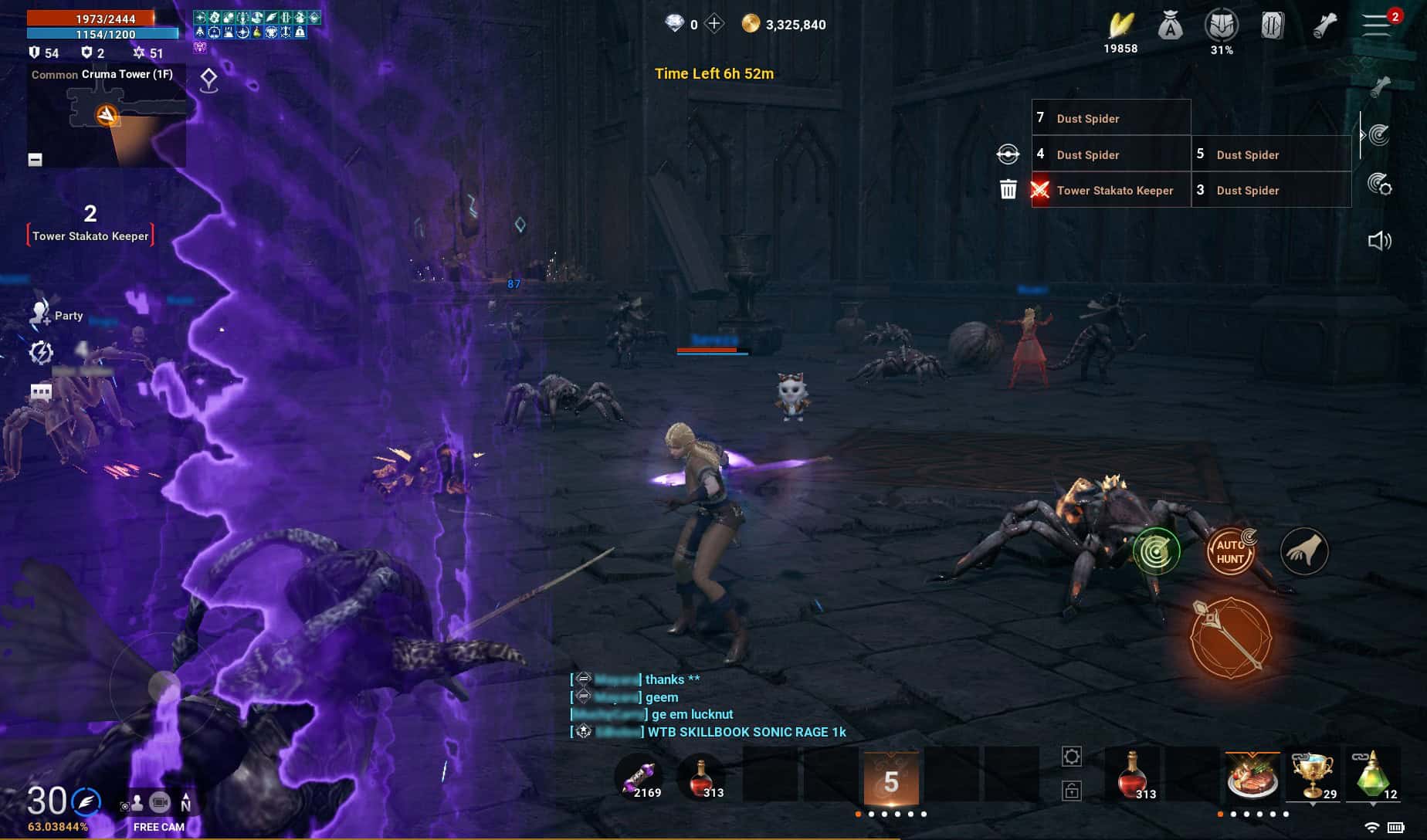This screenshot has width=1427, height=840.
Task: Toggle the Auto Hunt button
Action: 1230,551
